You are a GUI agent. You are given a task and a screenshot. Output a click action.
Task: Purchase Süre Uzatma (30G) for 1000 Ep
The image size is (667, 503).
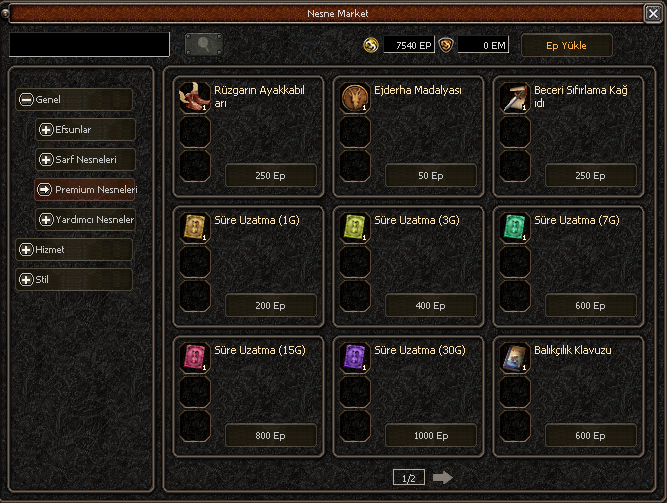pyautogui.click(x=430, y=436)
